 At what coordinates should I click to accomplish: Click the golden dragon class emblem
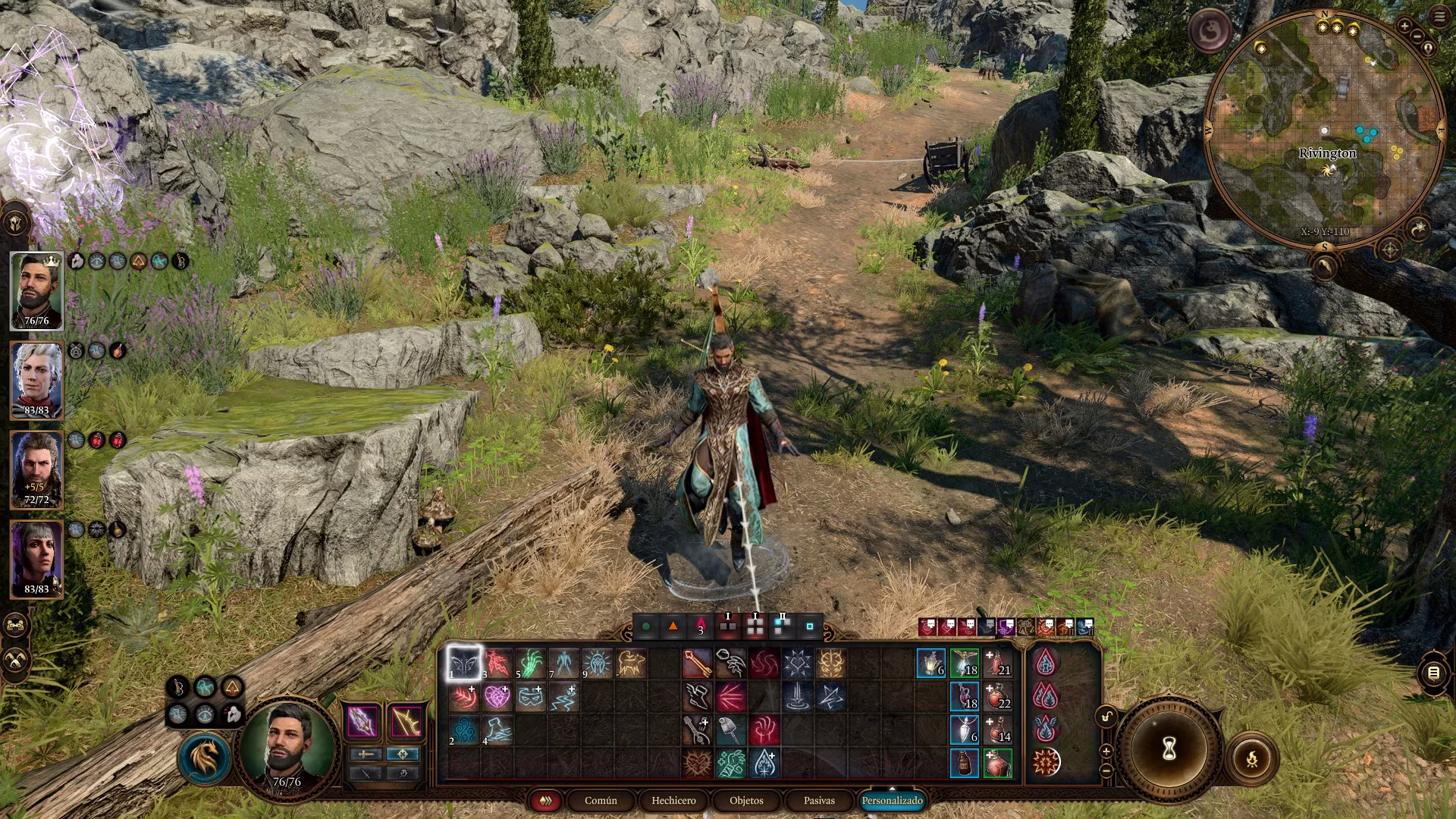[x=205, y=758]
